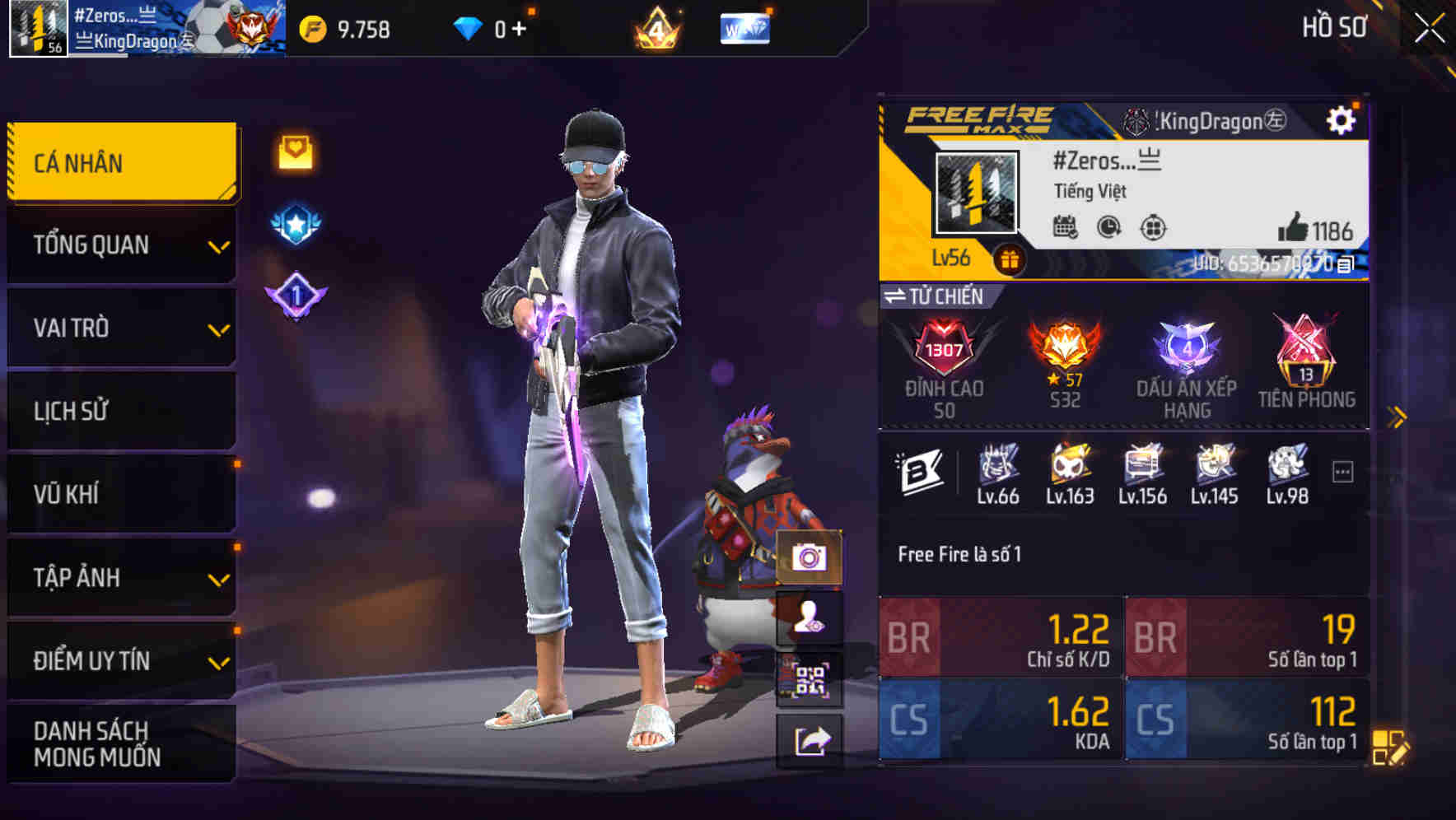View play time via the clock history icon

tap(1108, 229)
